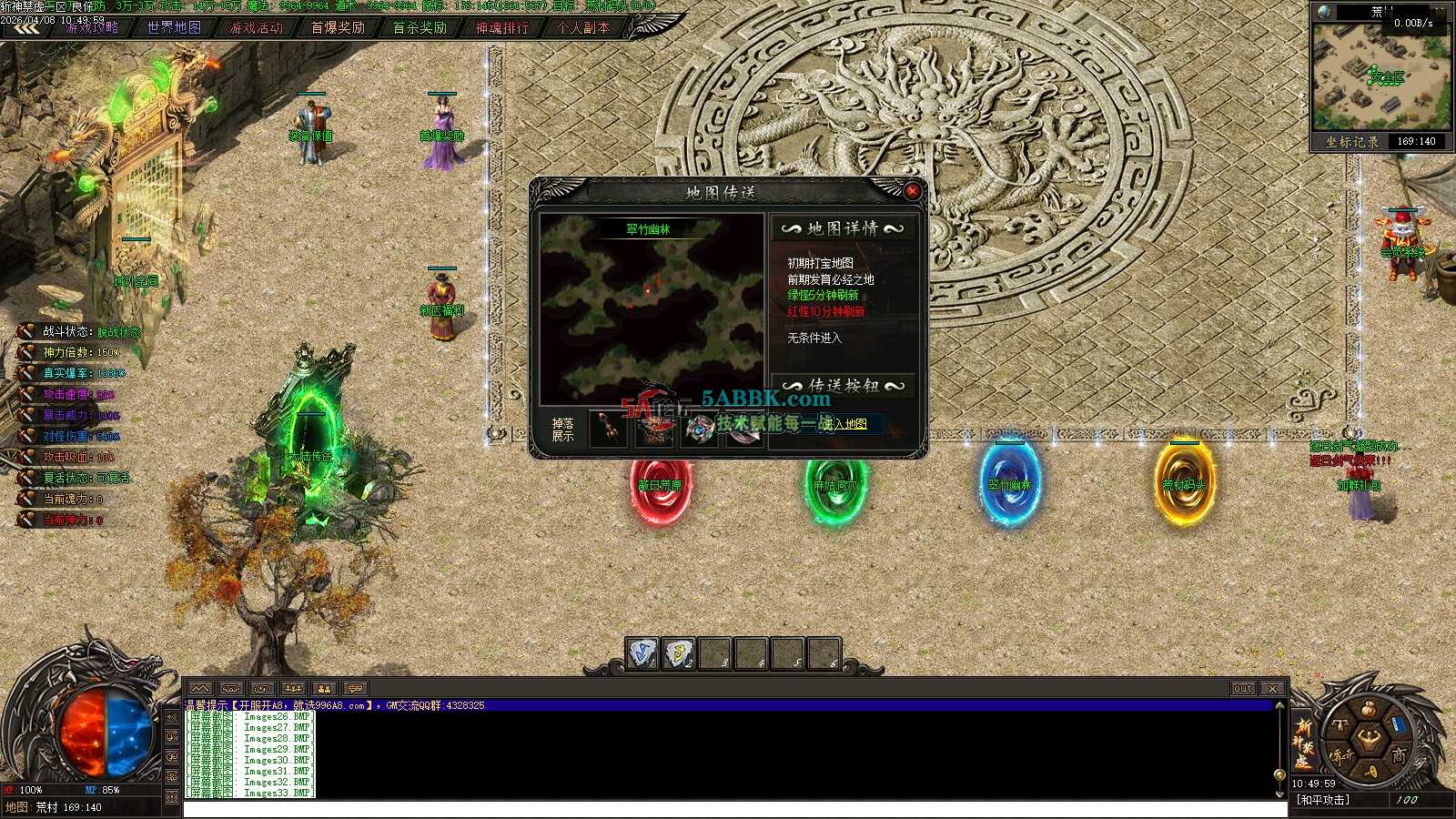
Task: Close the 地图传送 teleport window
Action: [912, 191]
